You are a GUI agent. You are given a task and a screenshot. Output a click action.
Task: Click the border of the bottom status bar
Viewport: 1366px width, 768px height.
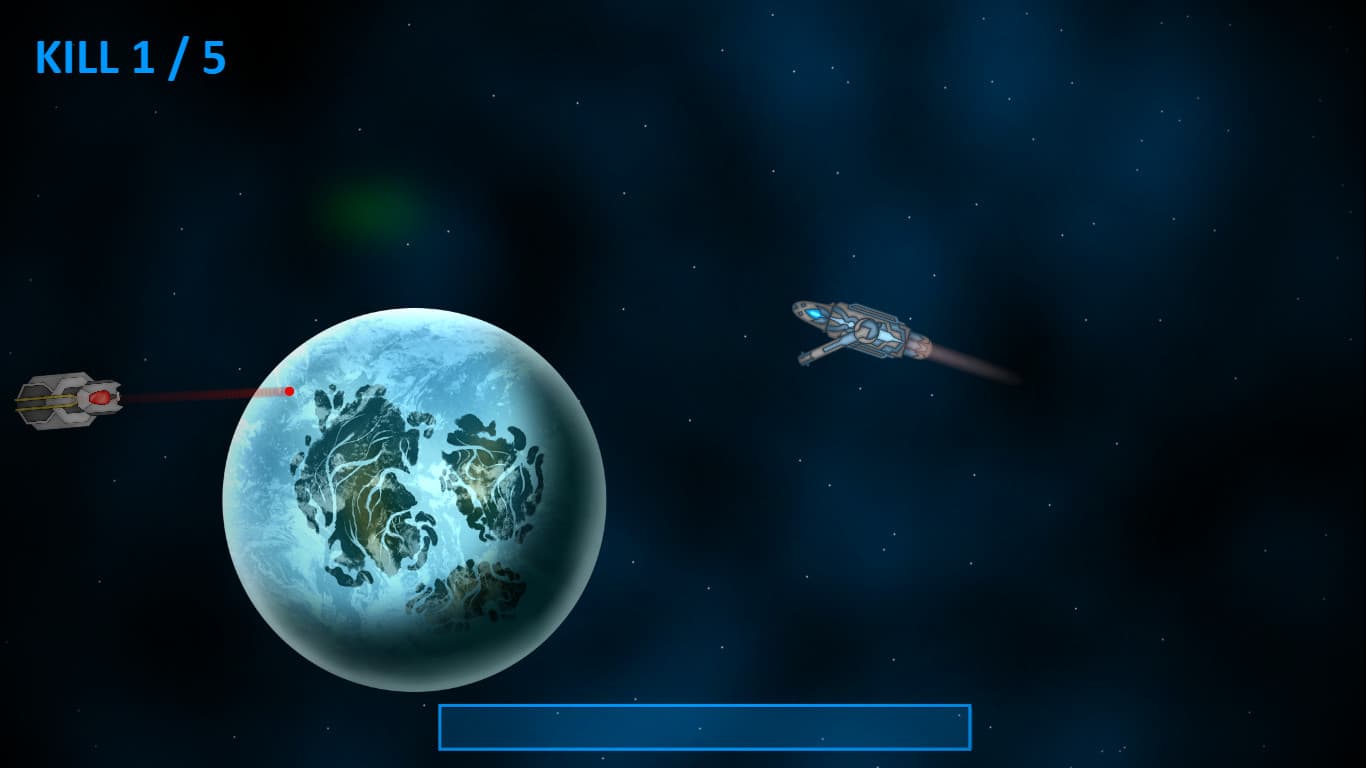(x=703, y=706)
